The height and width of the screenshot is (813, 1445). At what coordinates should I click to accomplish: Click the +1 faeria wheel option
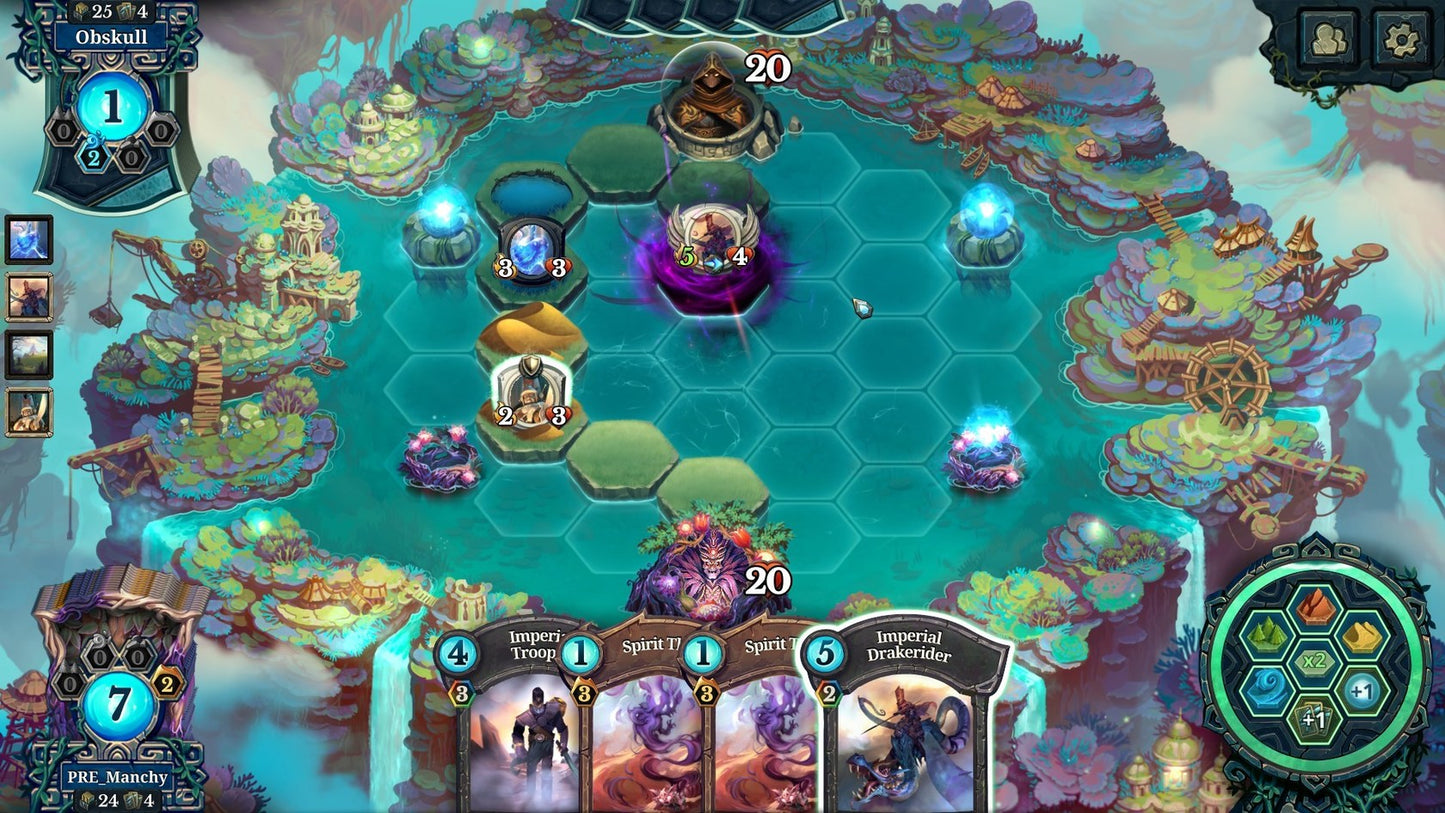tap(1361, 689)
